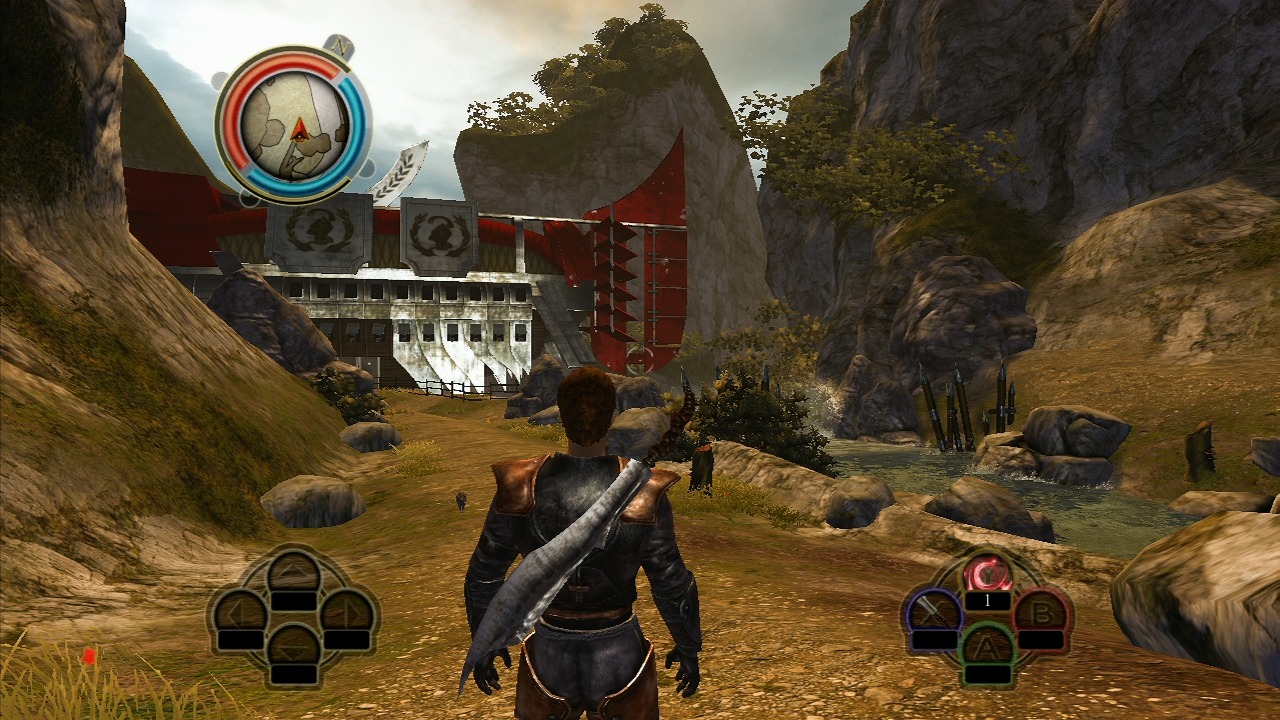Open the red spell icon in the Y slot
The image size is (1280, 720).
988,574
